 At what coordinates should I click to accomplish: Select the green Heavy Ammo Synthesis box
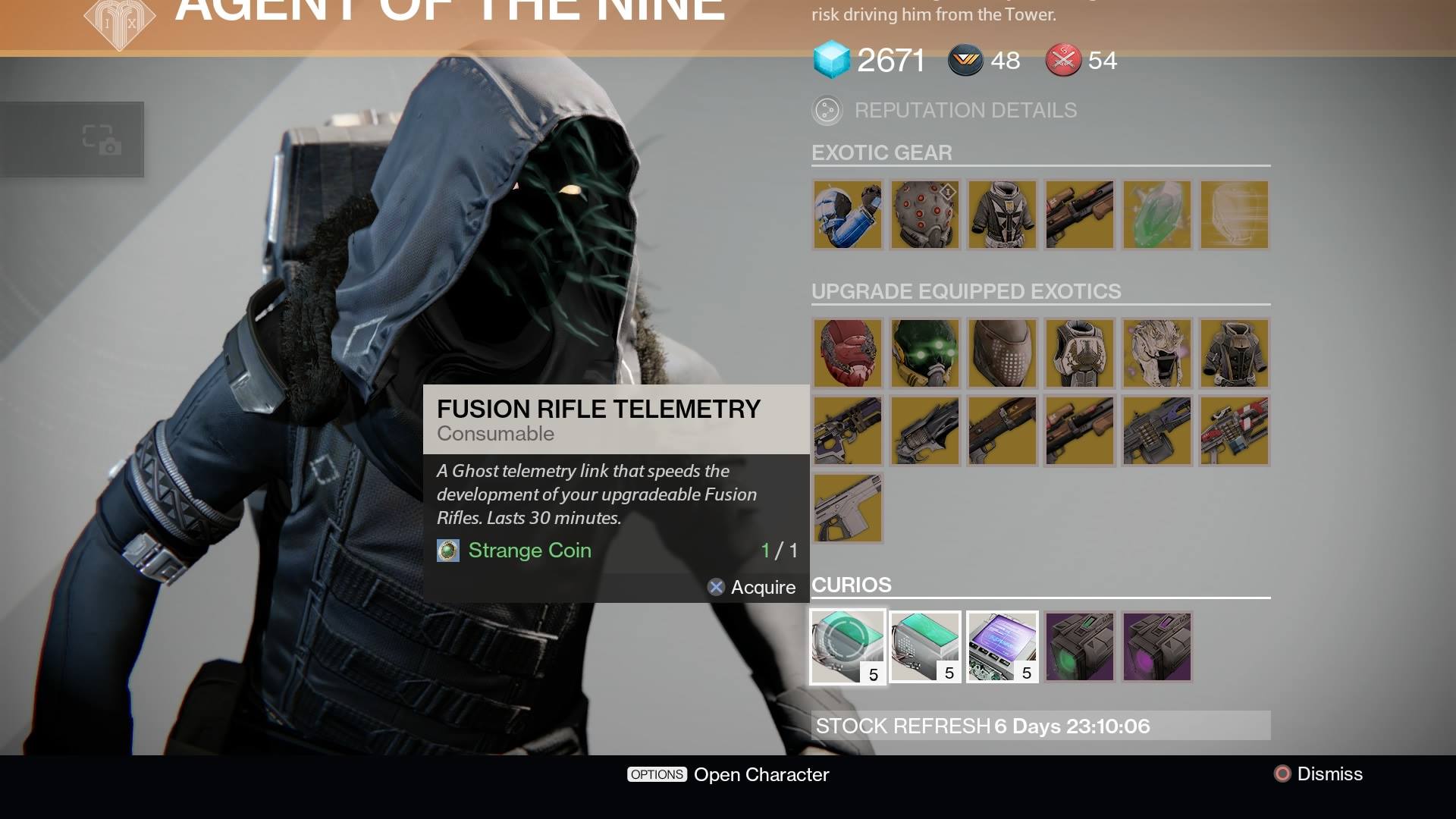[x=1079, y=646]
